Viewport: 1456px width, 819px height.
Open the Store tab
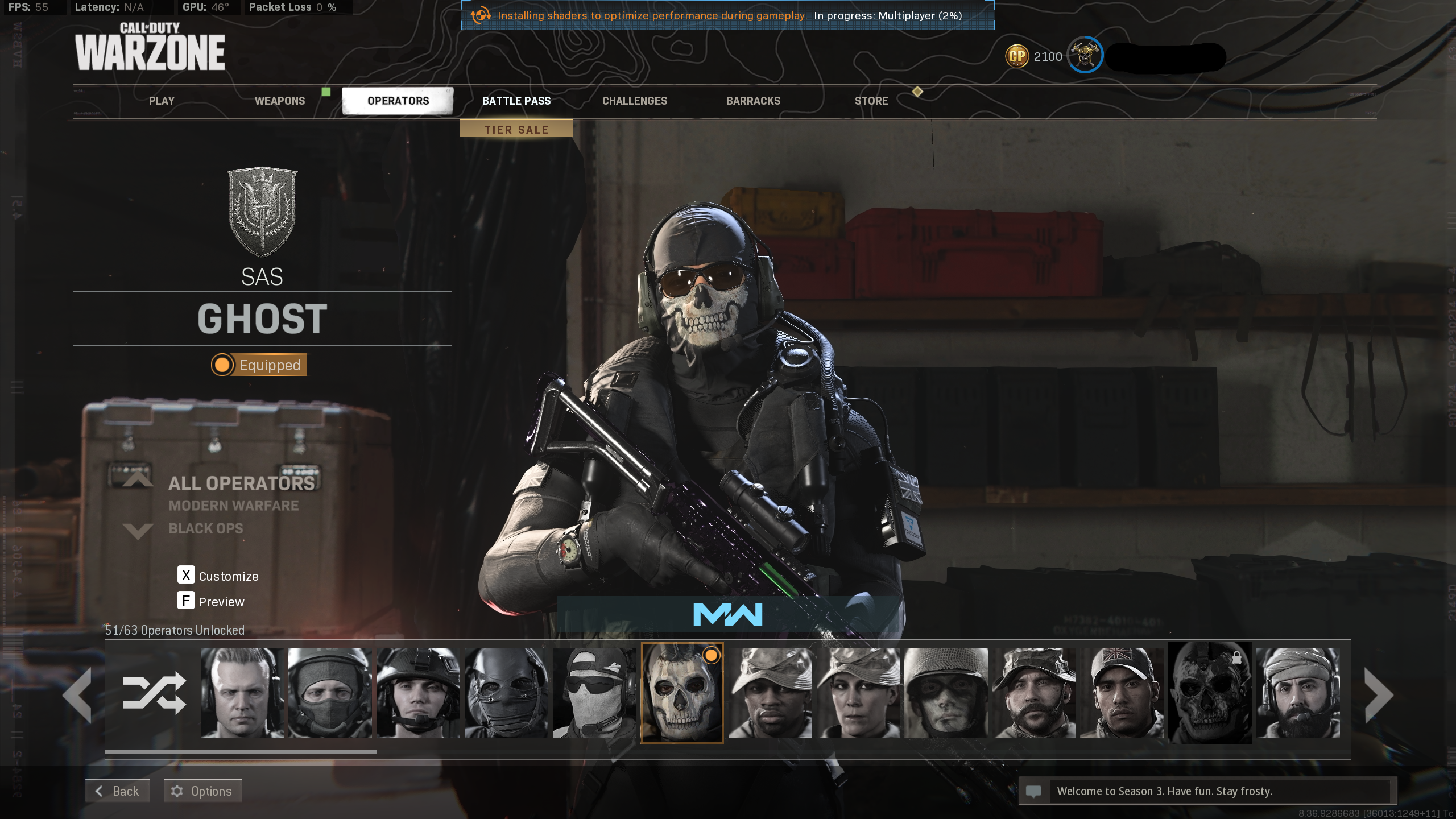click(871, 101)
